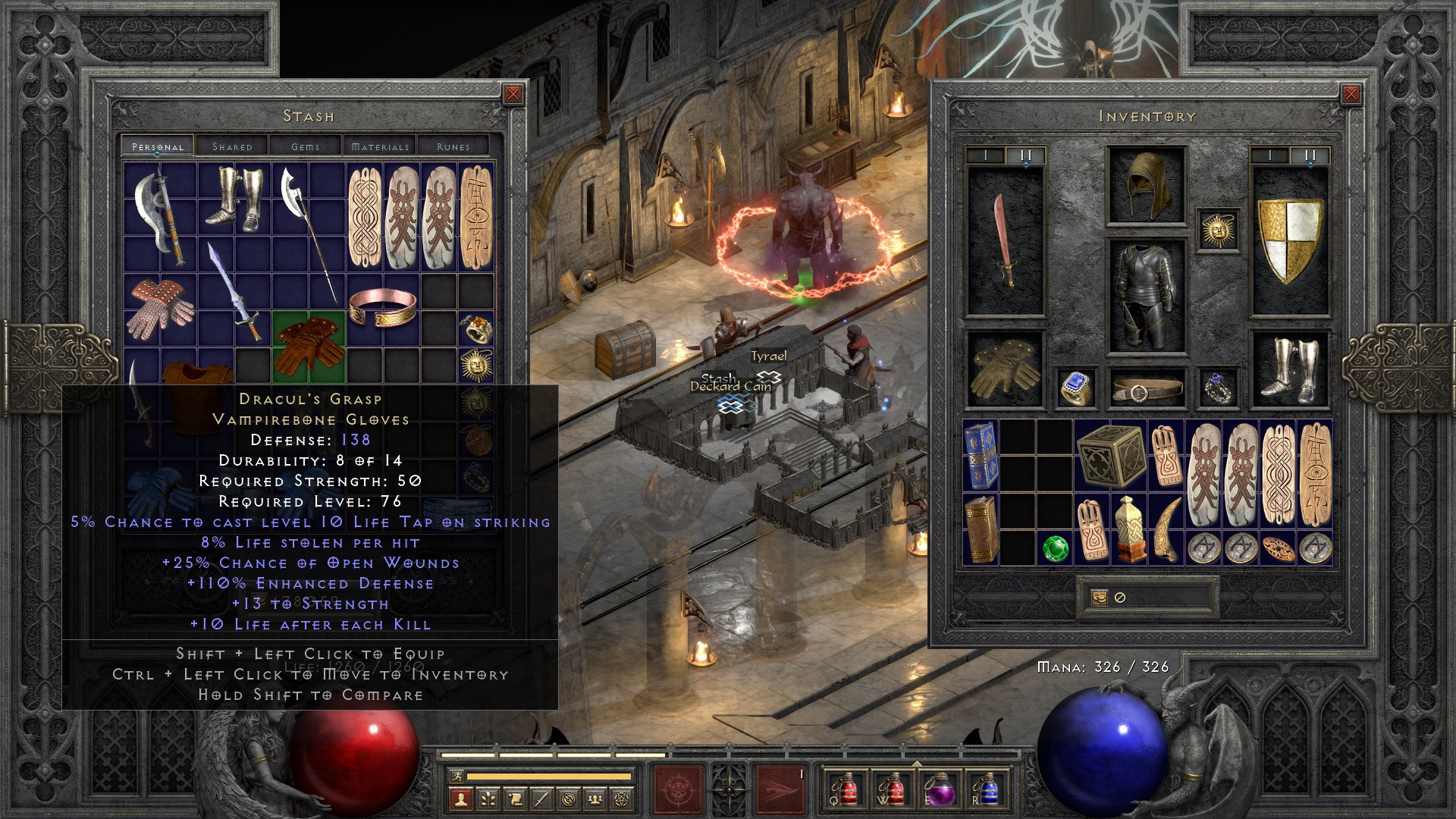
Task: Open the automap icon
Action: point(570,800)
